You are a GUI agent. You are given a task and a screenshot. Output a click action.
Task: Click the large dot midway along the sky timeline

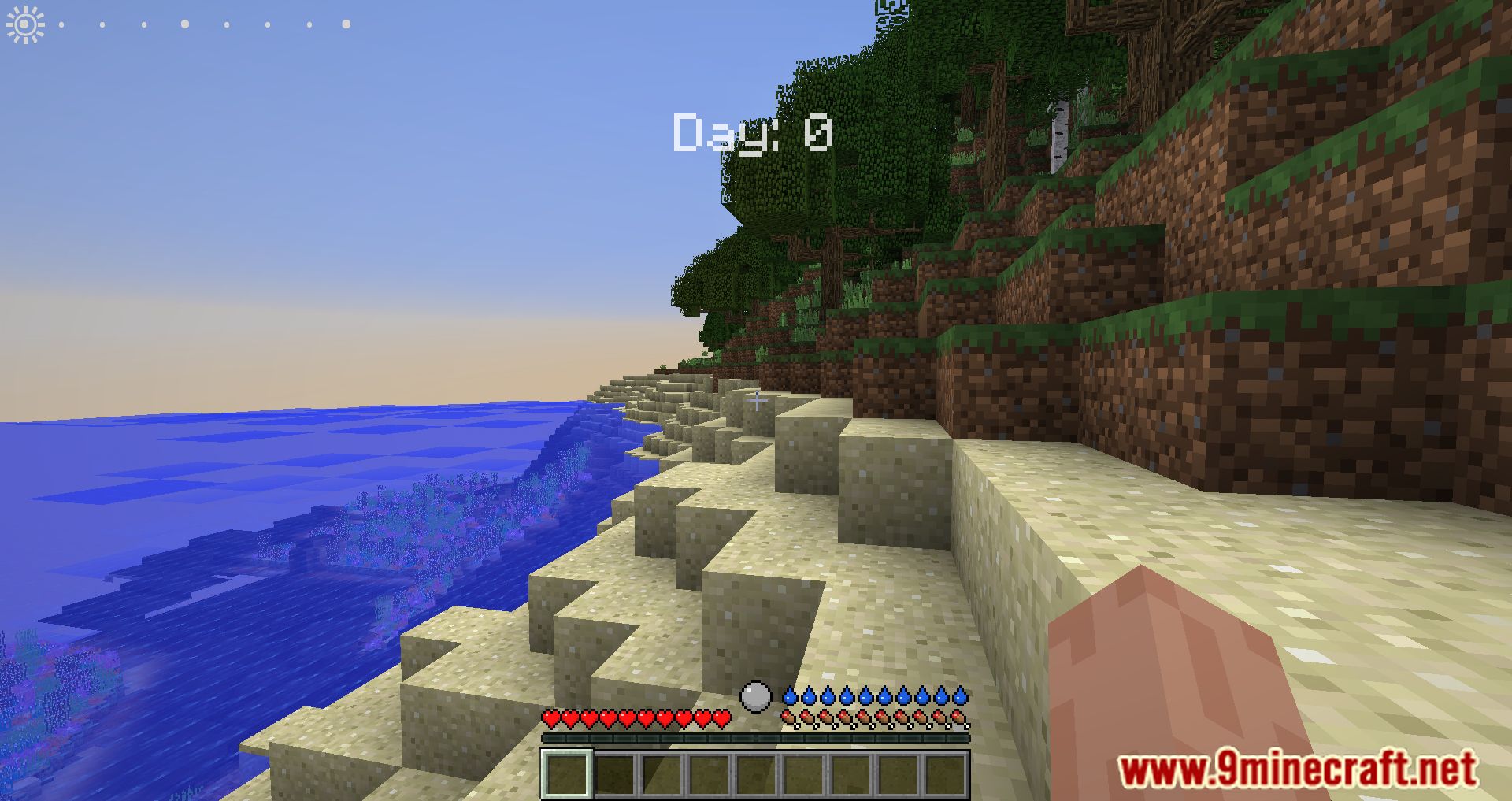tap(183, 23)
